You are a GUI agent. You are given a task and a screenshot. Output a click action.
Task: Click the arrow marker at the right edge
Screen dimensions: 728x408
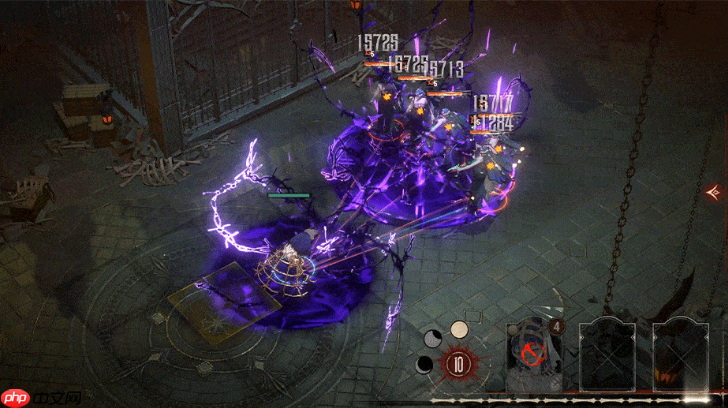pyautogui.click(x=714, y=191)
